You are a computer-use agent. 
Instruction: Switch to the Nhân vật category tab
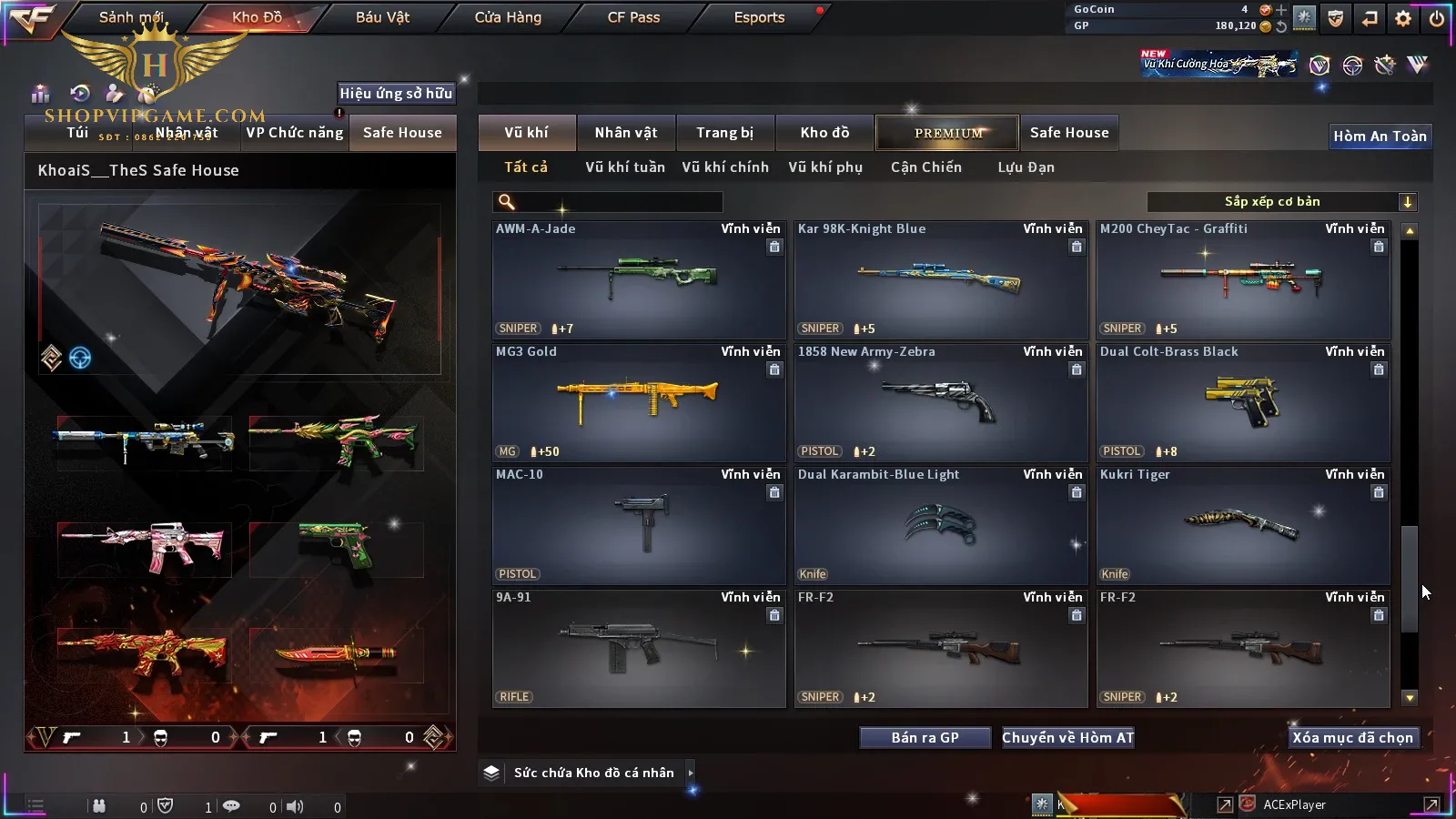[x=626, y=133]
